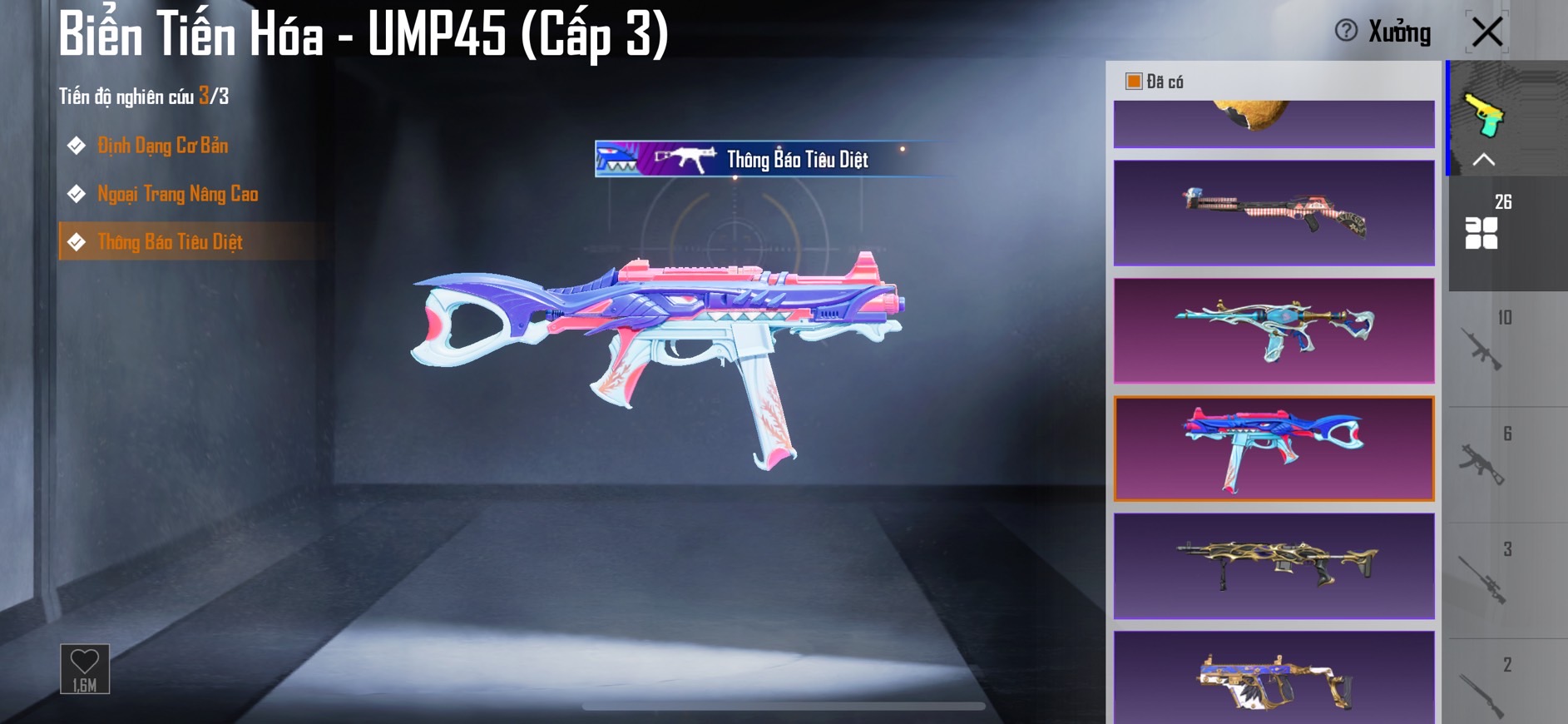Open the weapon category showing 2

point(1483,689)
